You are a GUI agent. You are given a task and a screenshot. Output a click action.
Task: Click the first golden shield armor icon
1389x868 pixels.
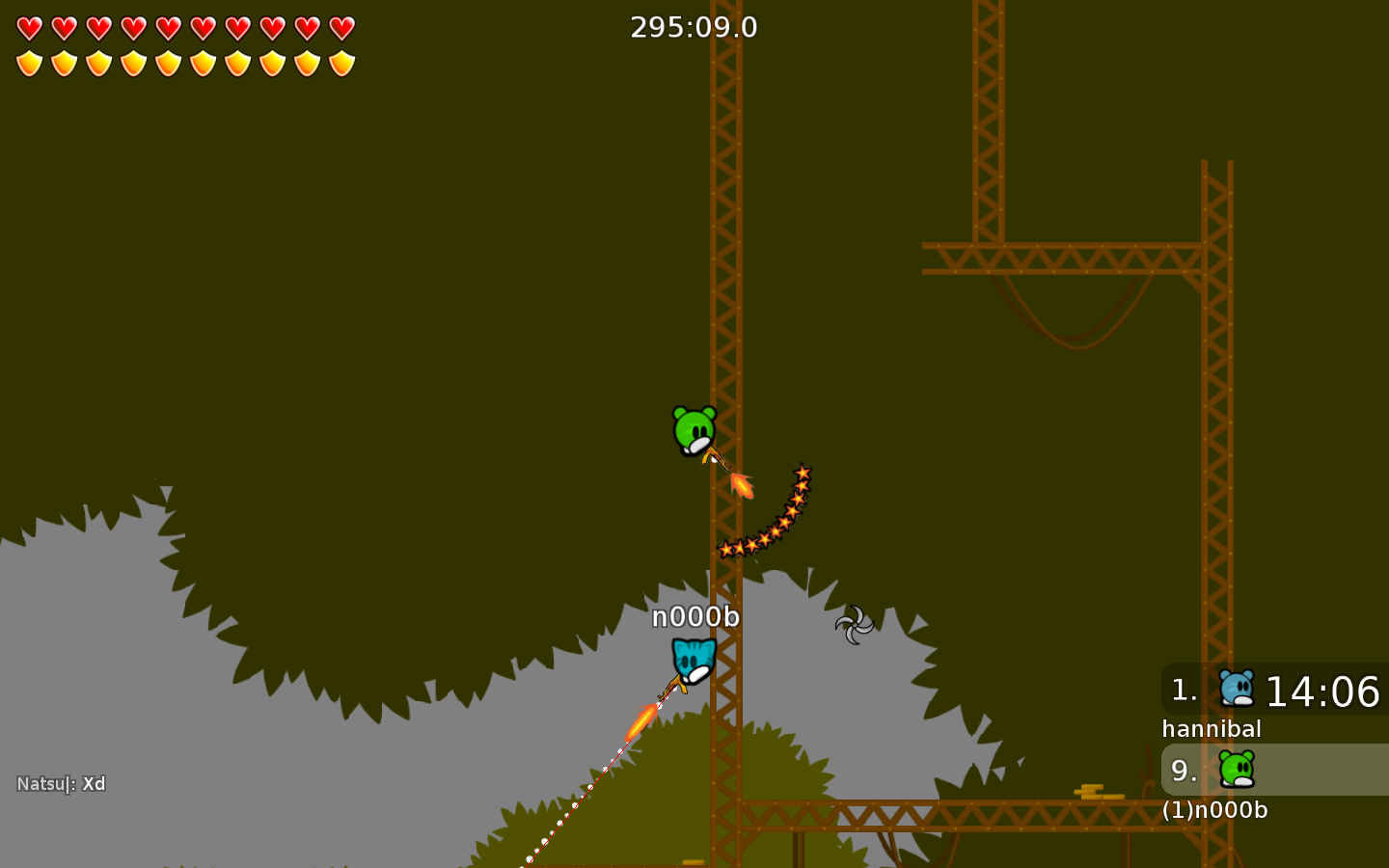click(x=28, y=64)
